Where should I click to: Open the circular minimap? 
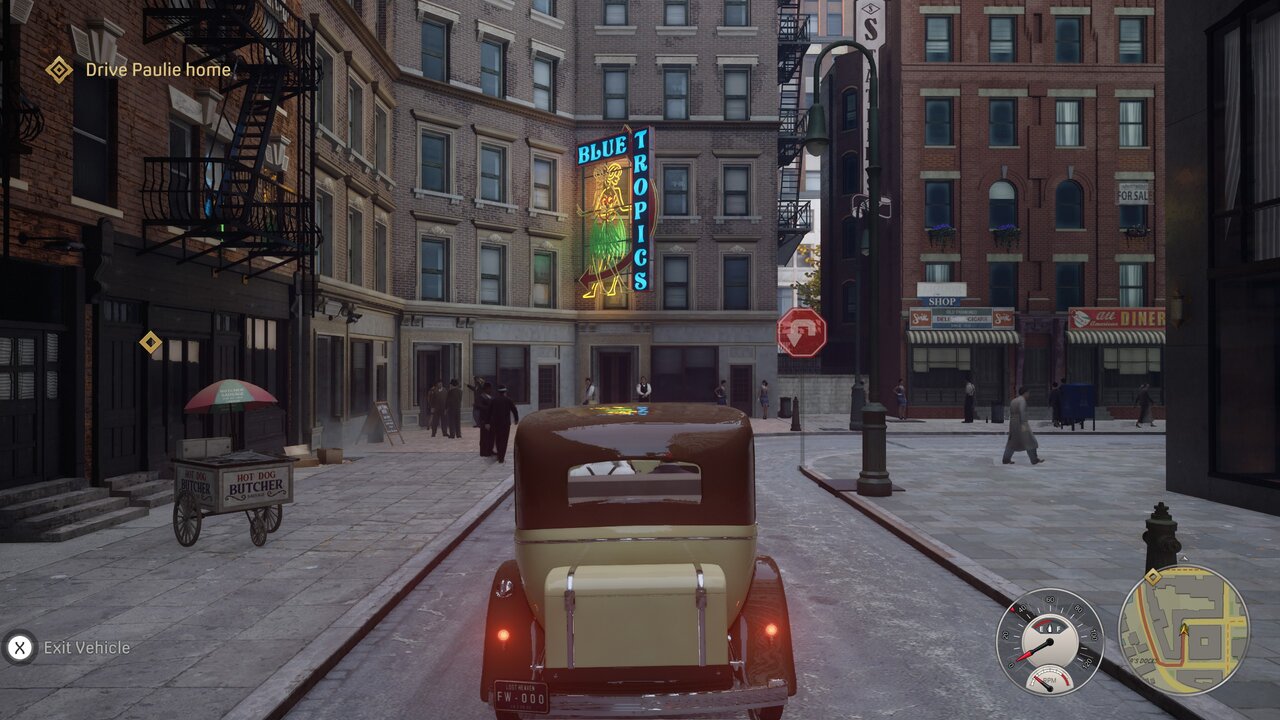pyautogui.click(x=1183, y=630)
